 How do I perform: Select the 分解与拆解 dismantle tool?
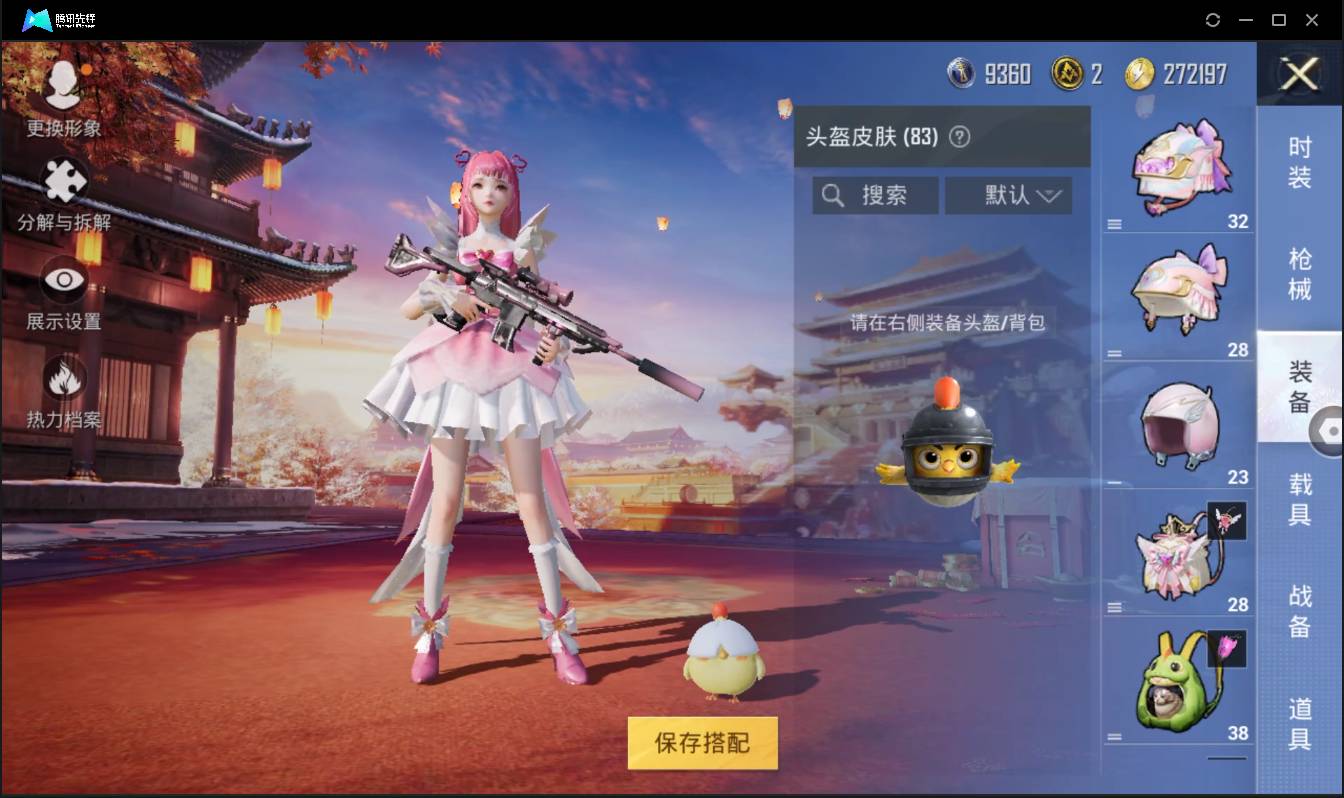(x=64, y=195)
